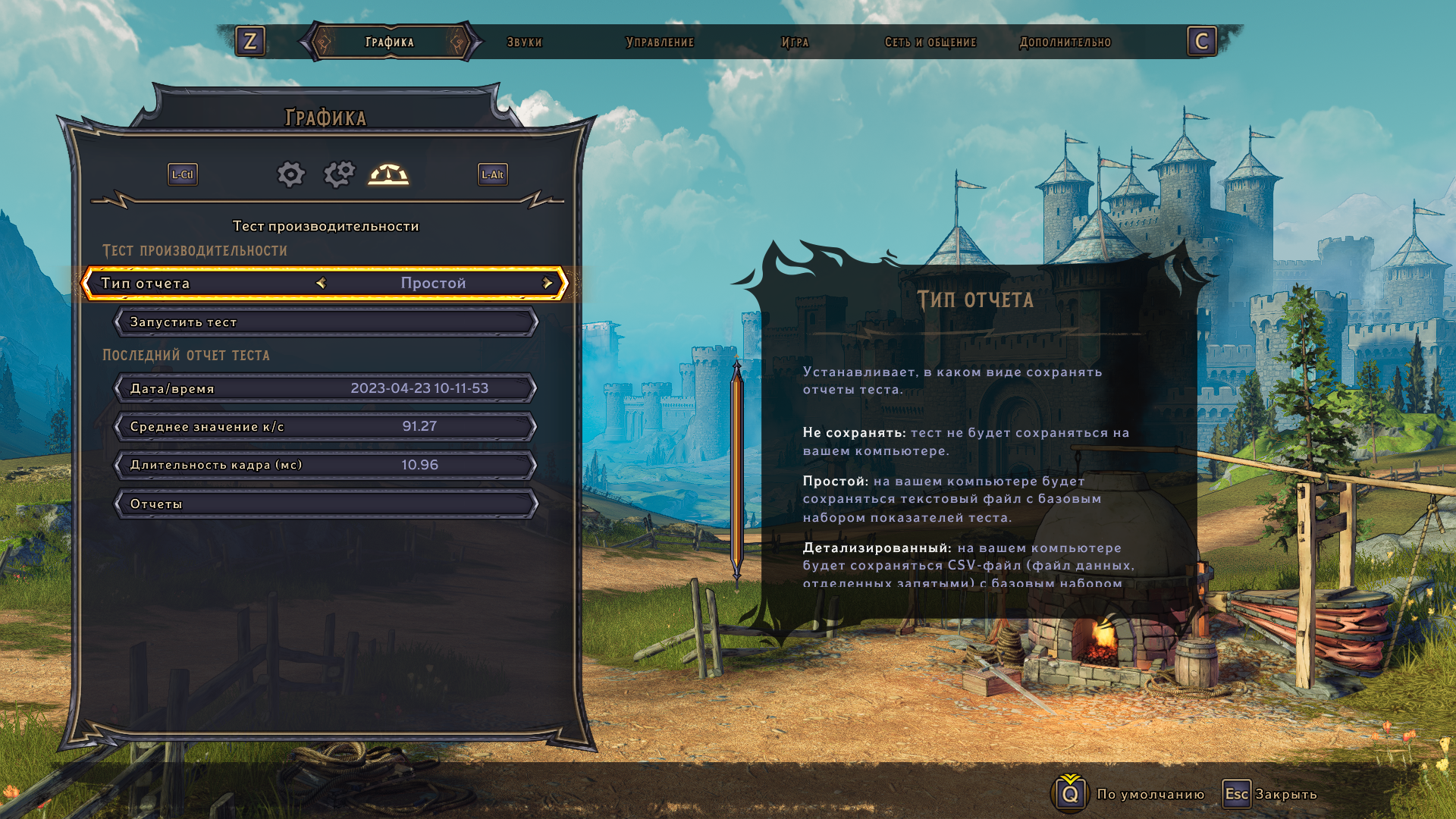Switch to the Звуки tab
The height and width of the screenshot is (819, 1456).
tap(524, 42)
